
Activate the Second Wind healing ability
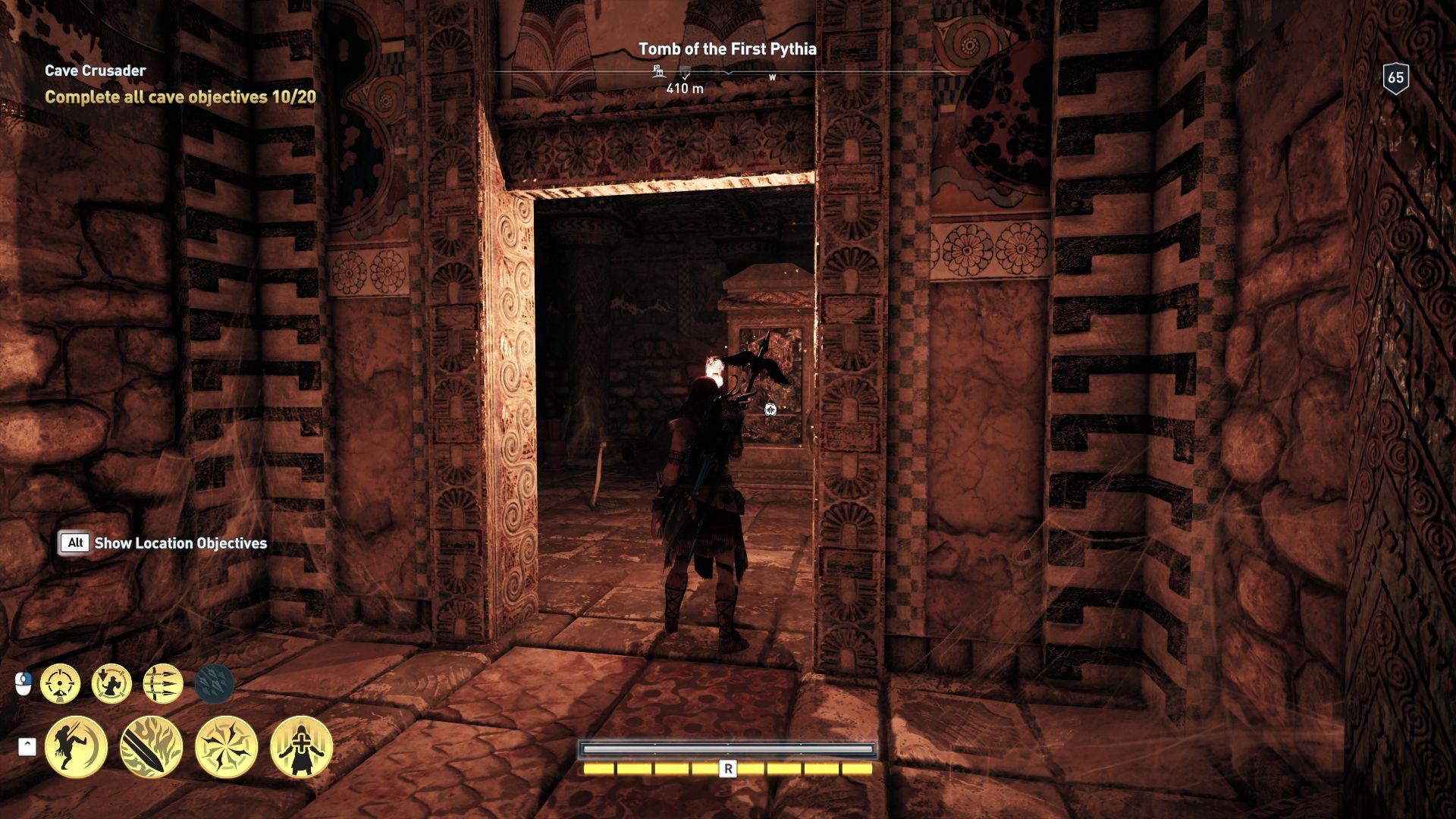tap(301, 747)
